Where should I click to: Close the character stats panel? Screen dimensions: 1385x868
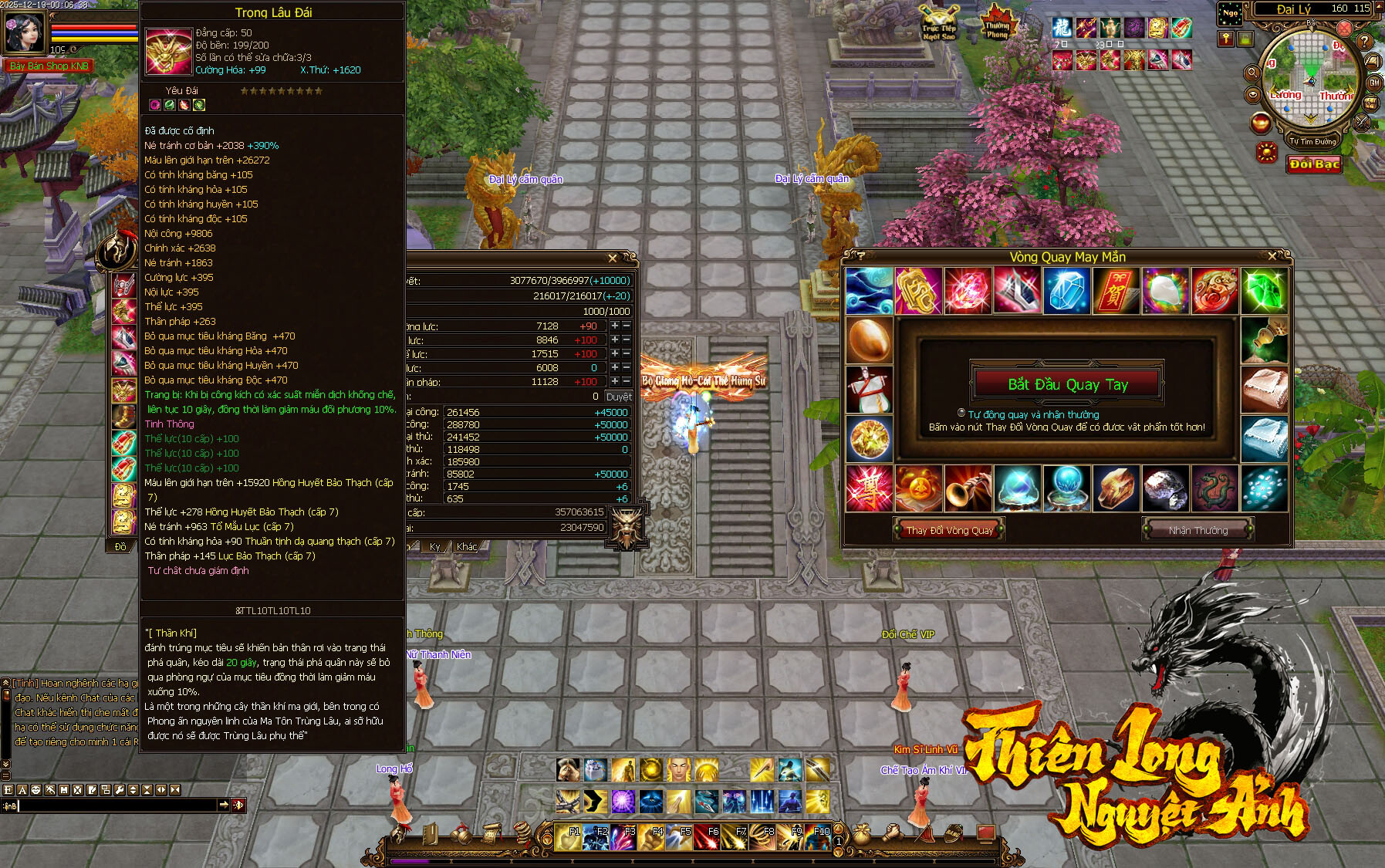pyautogui.click(x=613, y=258)
